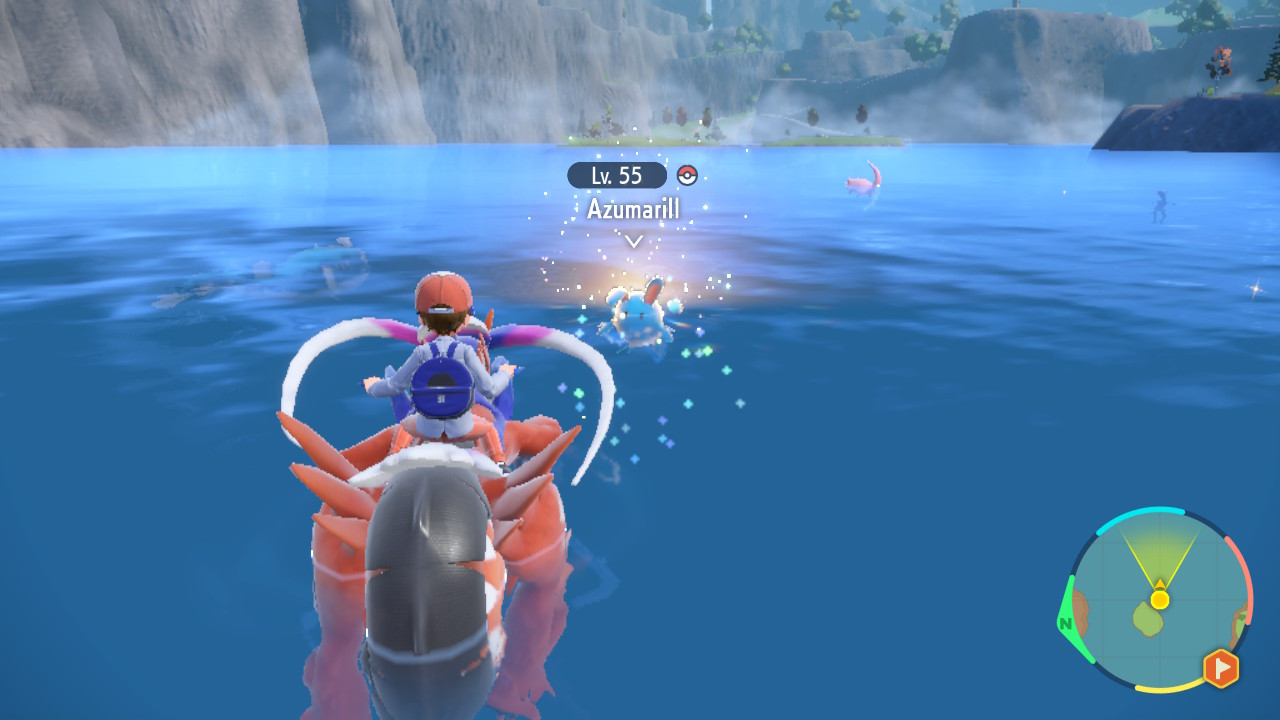The image size is (1280, 720).
Task: Click the cyan arc at the minimap top
Action: tap(1141, 512)
